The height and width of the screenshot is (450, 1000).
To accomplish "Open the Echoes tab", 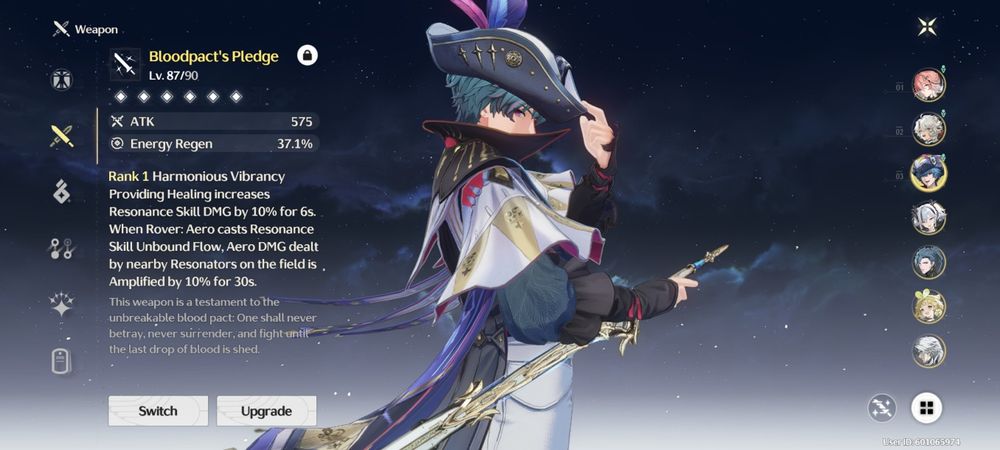I will (62, 192).
